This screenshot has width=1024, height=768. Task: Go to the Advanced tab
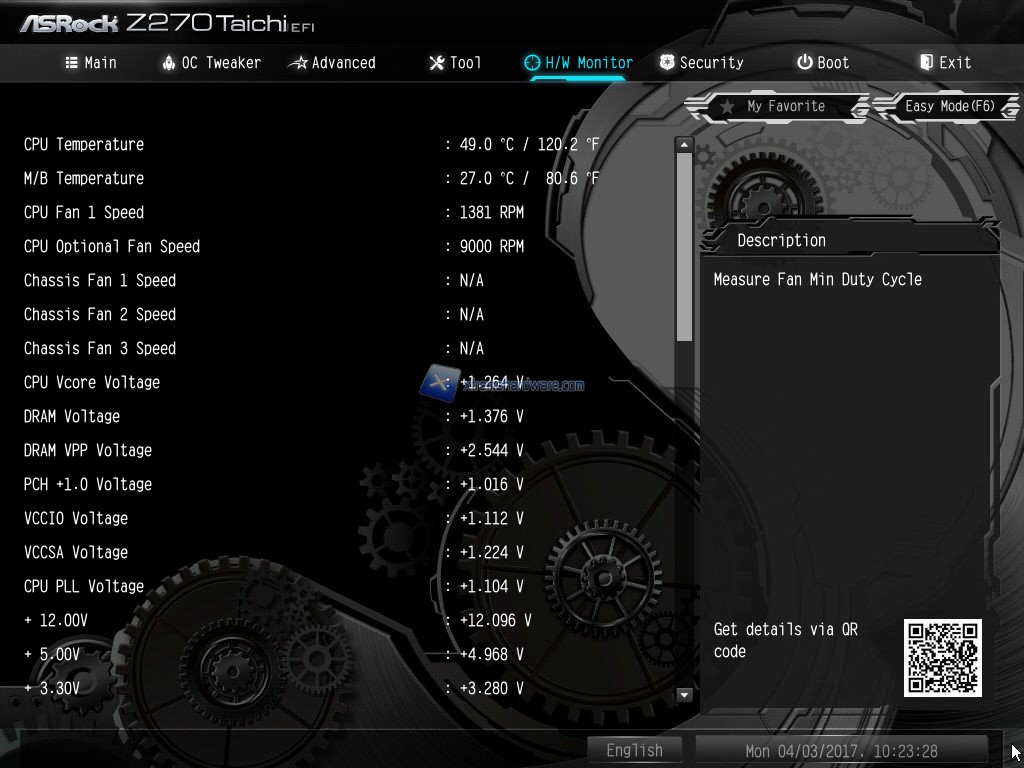[332, 62]
